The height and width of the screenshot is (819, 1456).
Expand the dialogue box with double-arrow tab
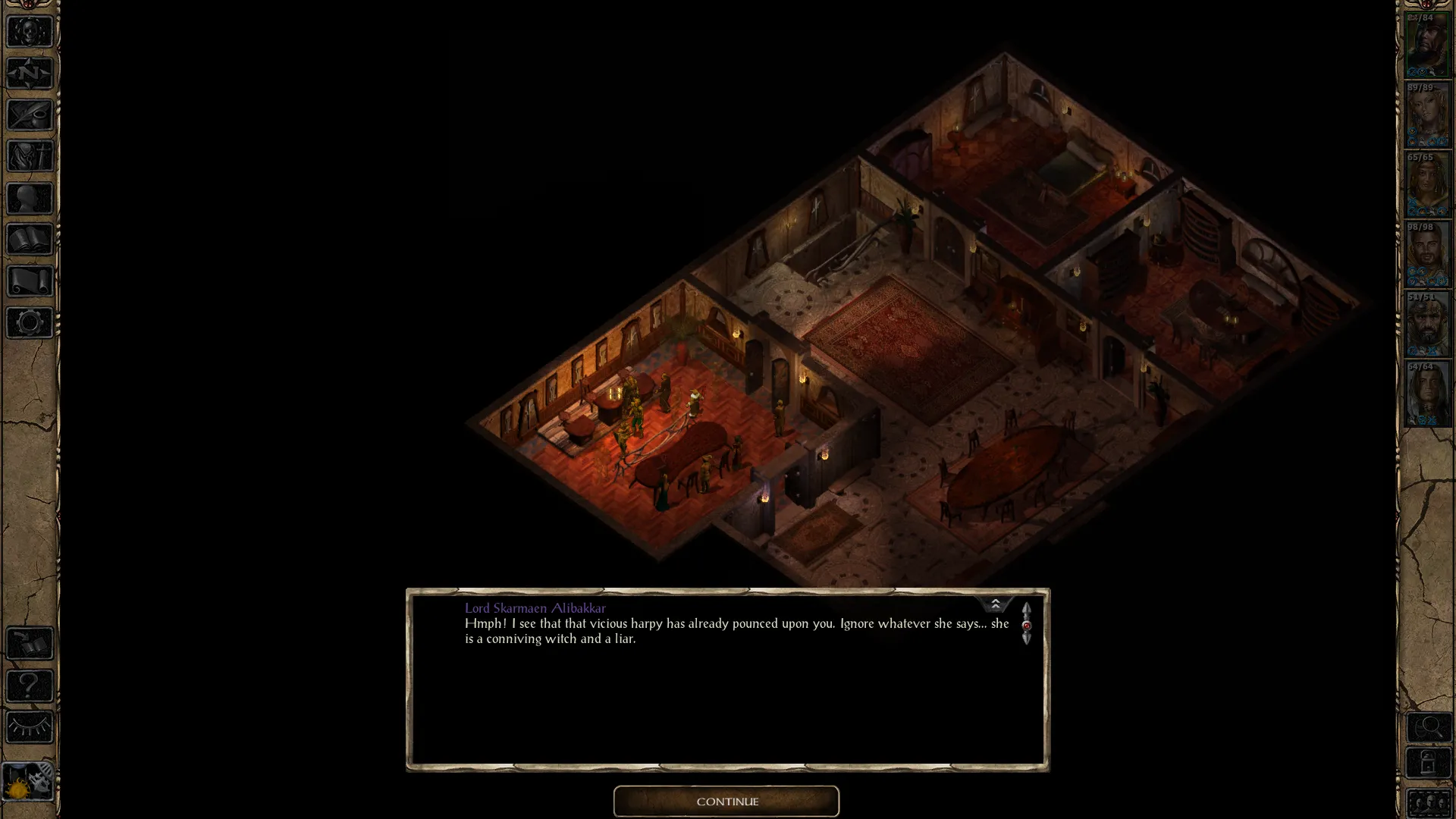point(995,604)
